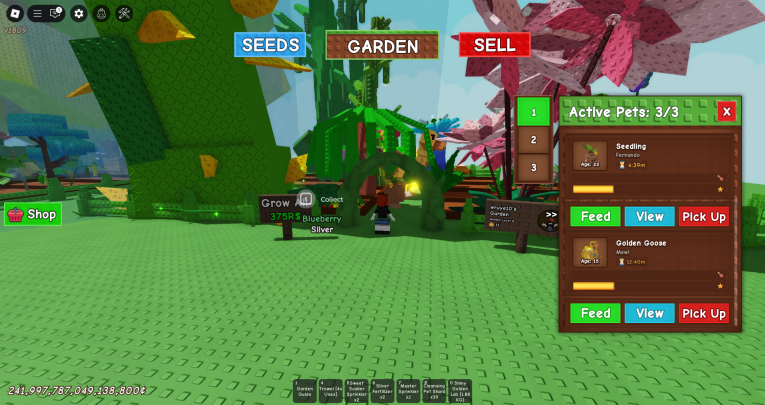Feed the Golden Goose
Image resolution: width=765 pixels, height=405 pixels.
click(x=595, y=313)
